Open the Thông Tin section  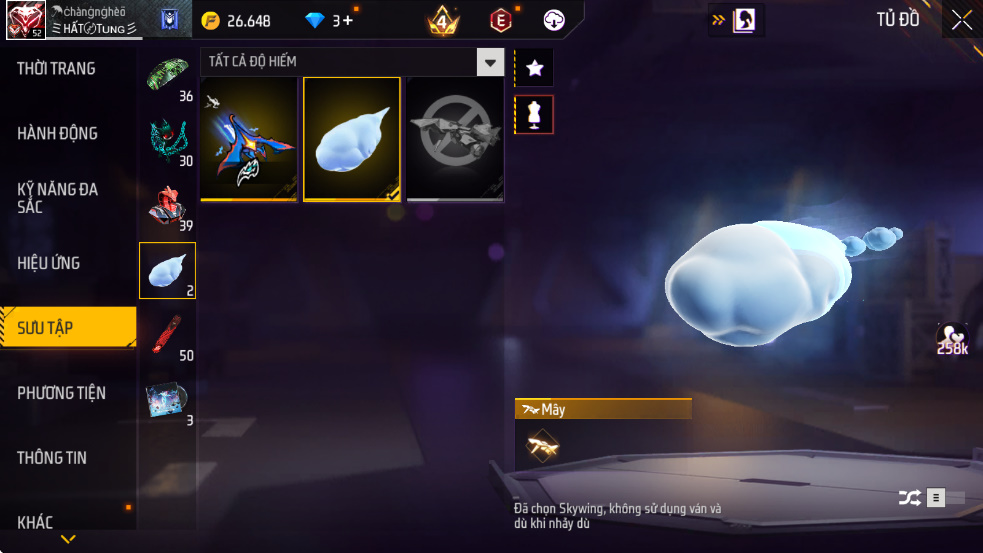[x=52, y=457]
